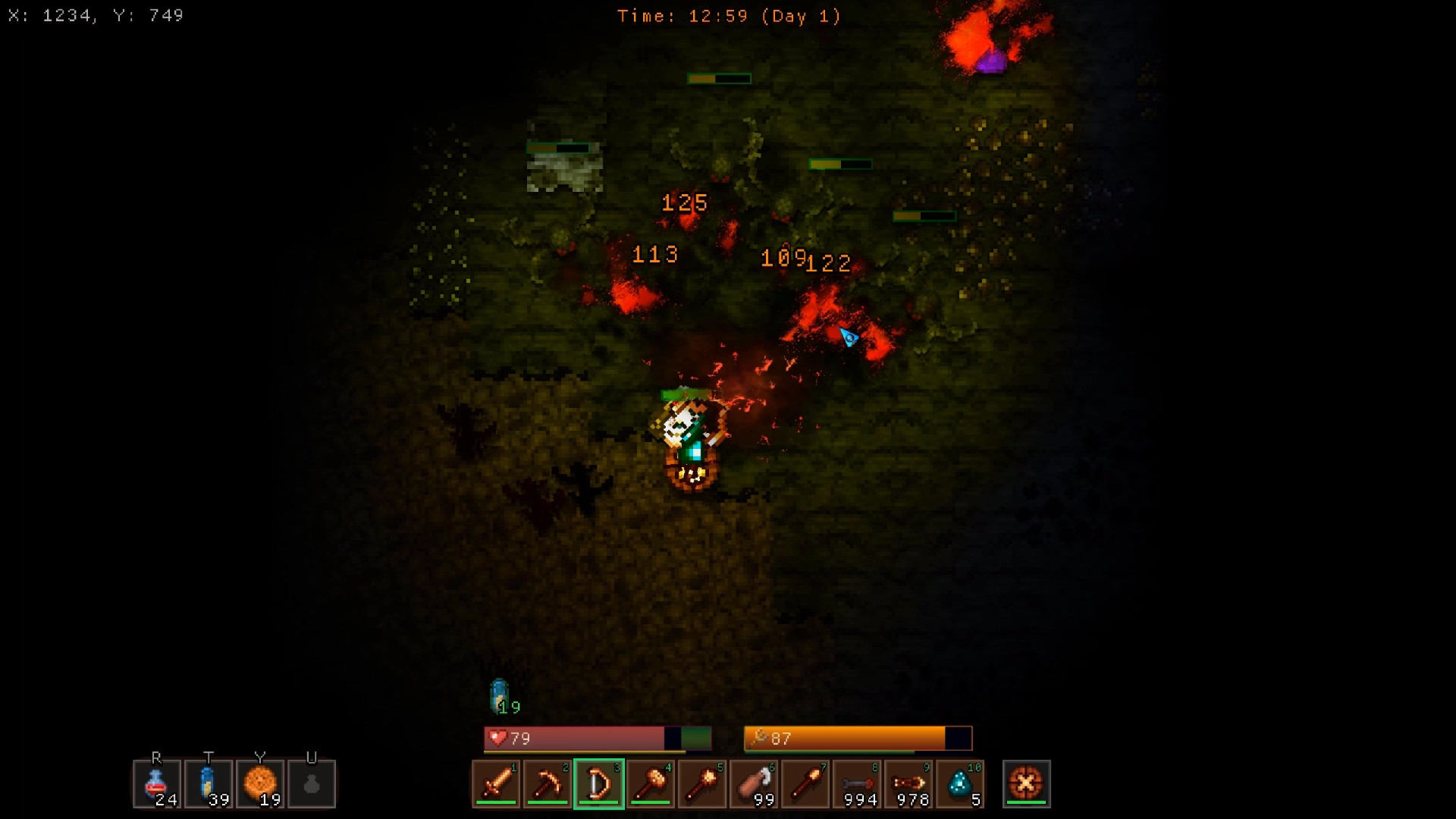Use the orange cookie food slot
This screenshot has width=1456, height=819.
260,783
